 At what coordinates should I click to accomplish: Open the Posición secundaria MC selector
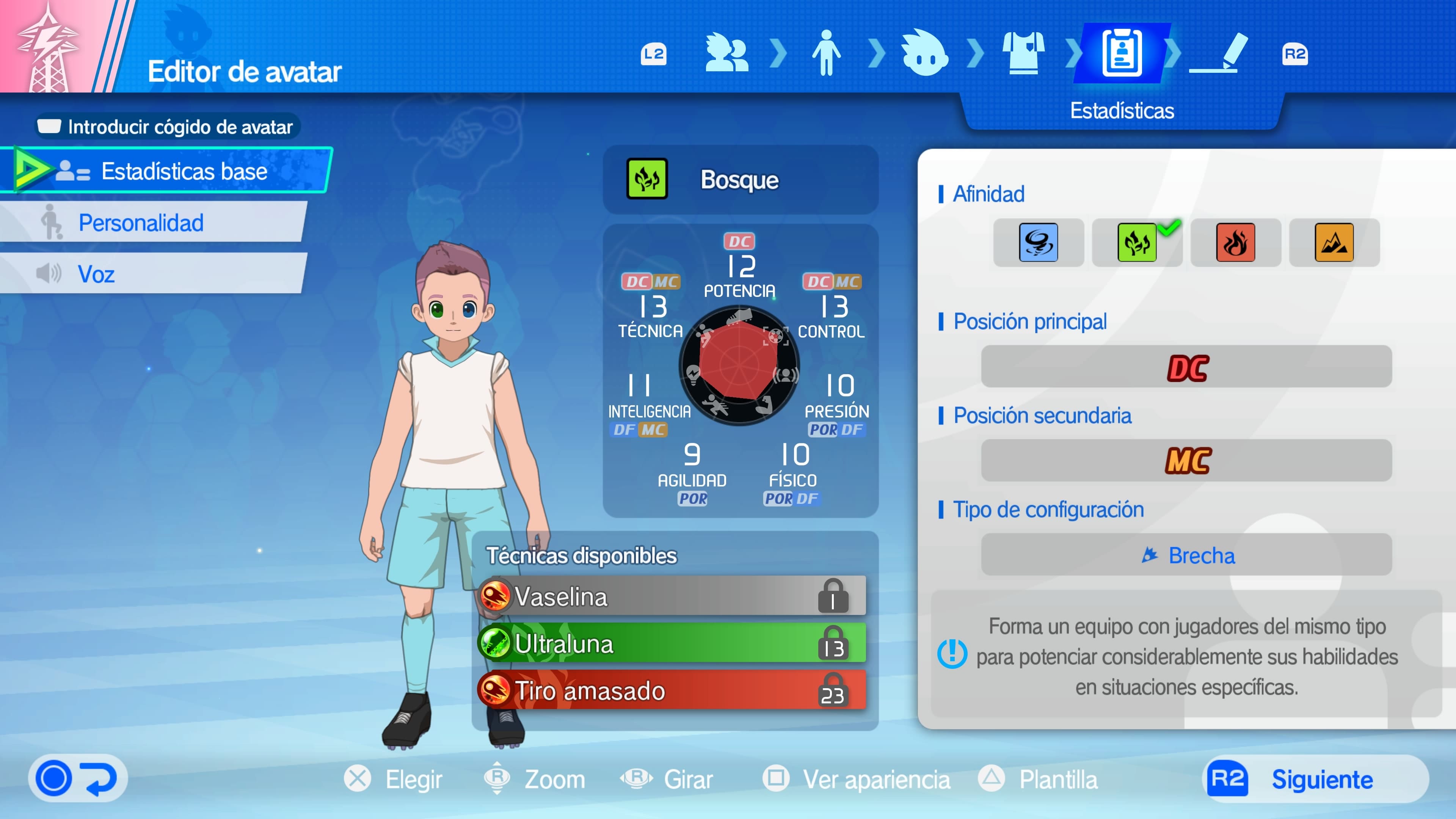(1187, 461)
